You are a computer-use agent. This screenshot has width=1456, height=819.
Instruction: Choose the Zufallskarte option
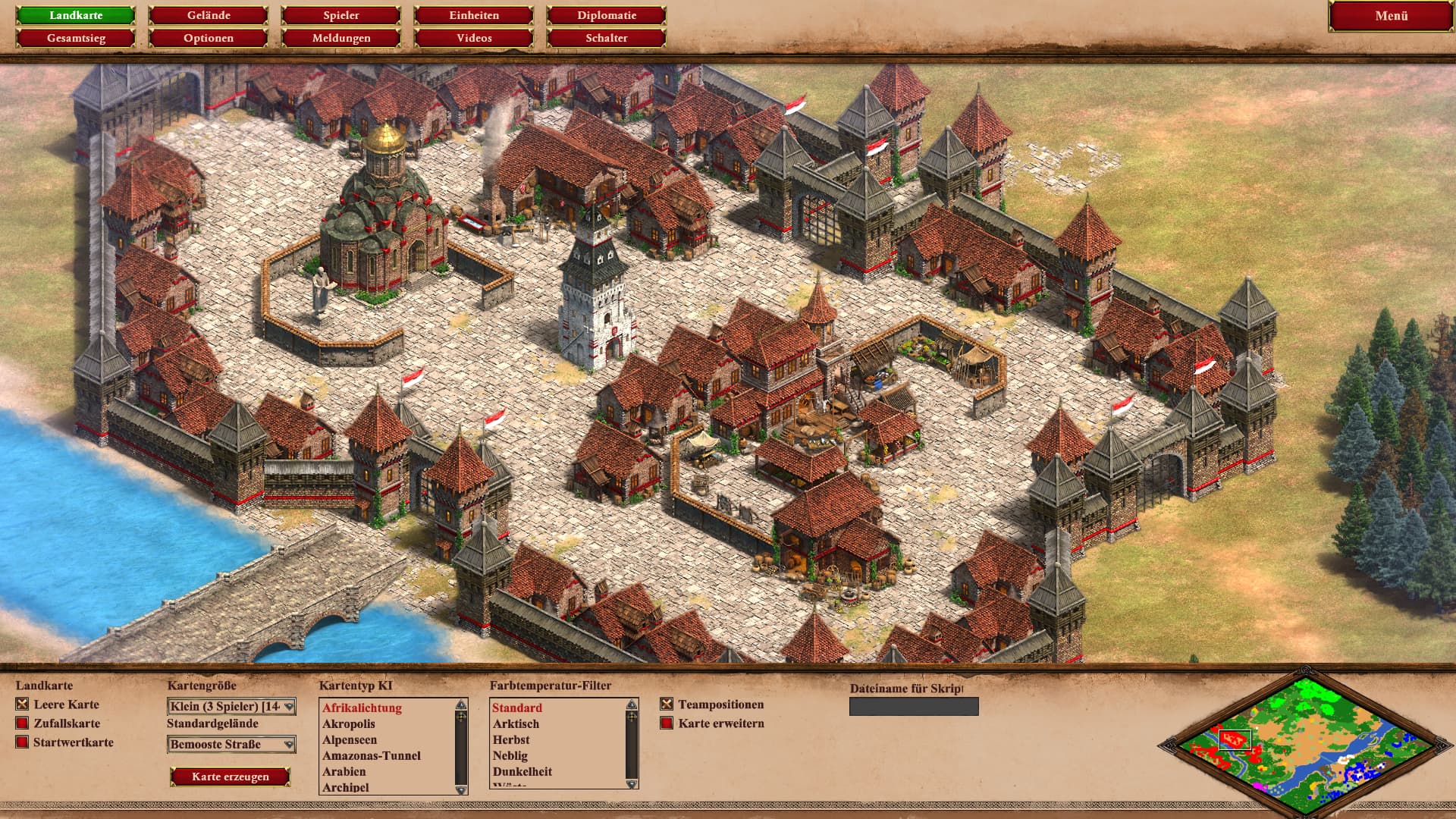coord(23,723)
